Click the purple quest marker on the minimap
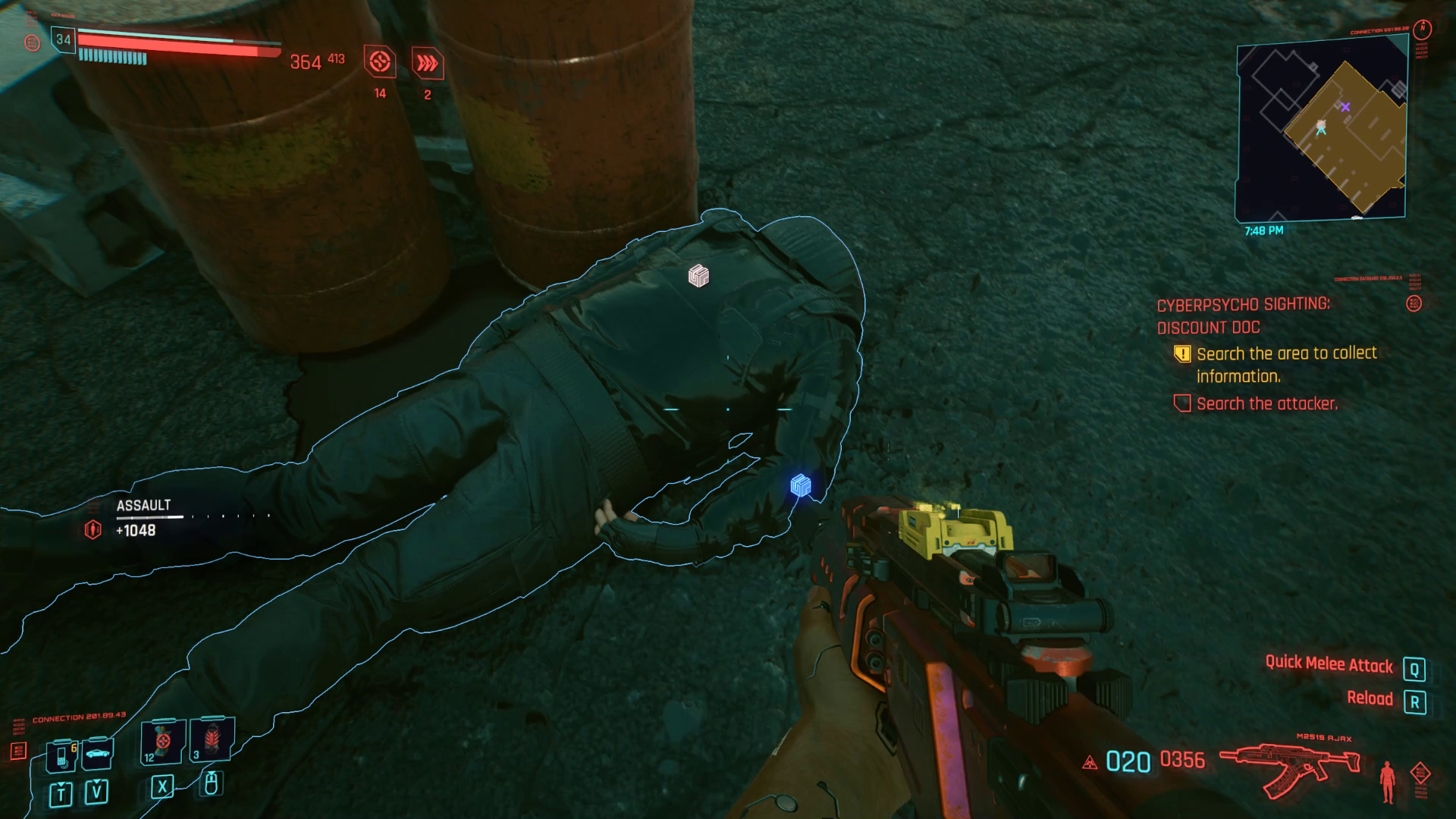This screenshot has width=1456, height=819. coord(1347,105)
